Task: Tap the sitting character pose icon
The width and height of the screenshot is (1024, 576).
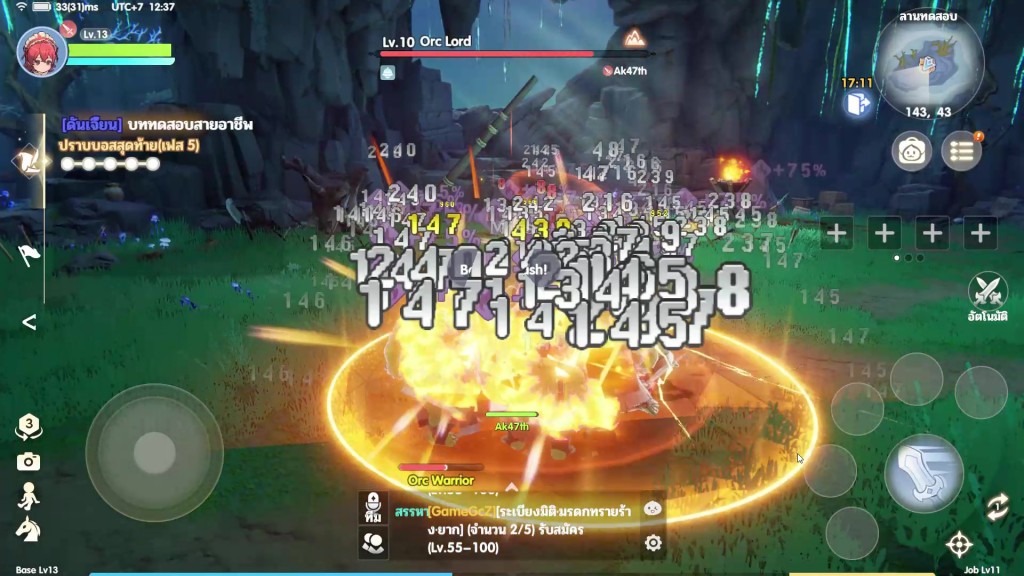Action: (28, 496)
